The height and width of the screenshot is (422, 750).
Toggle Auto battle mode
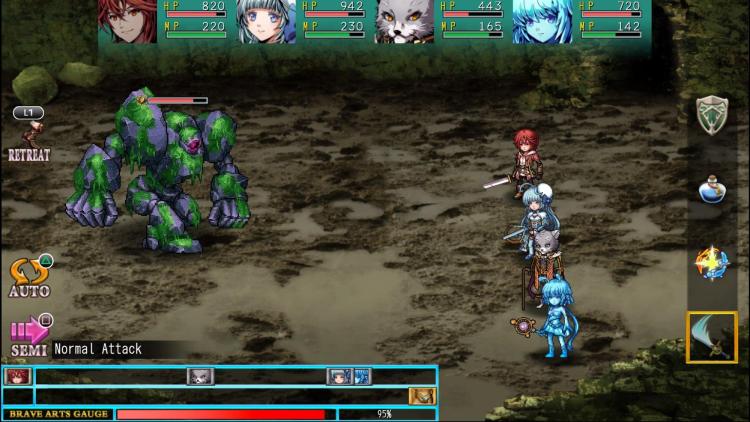pos(29,276)
